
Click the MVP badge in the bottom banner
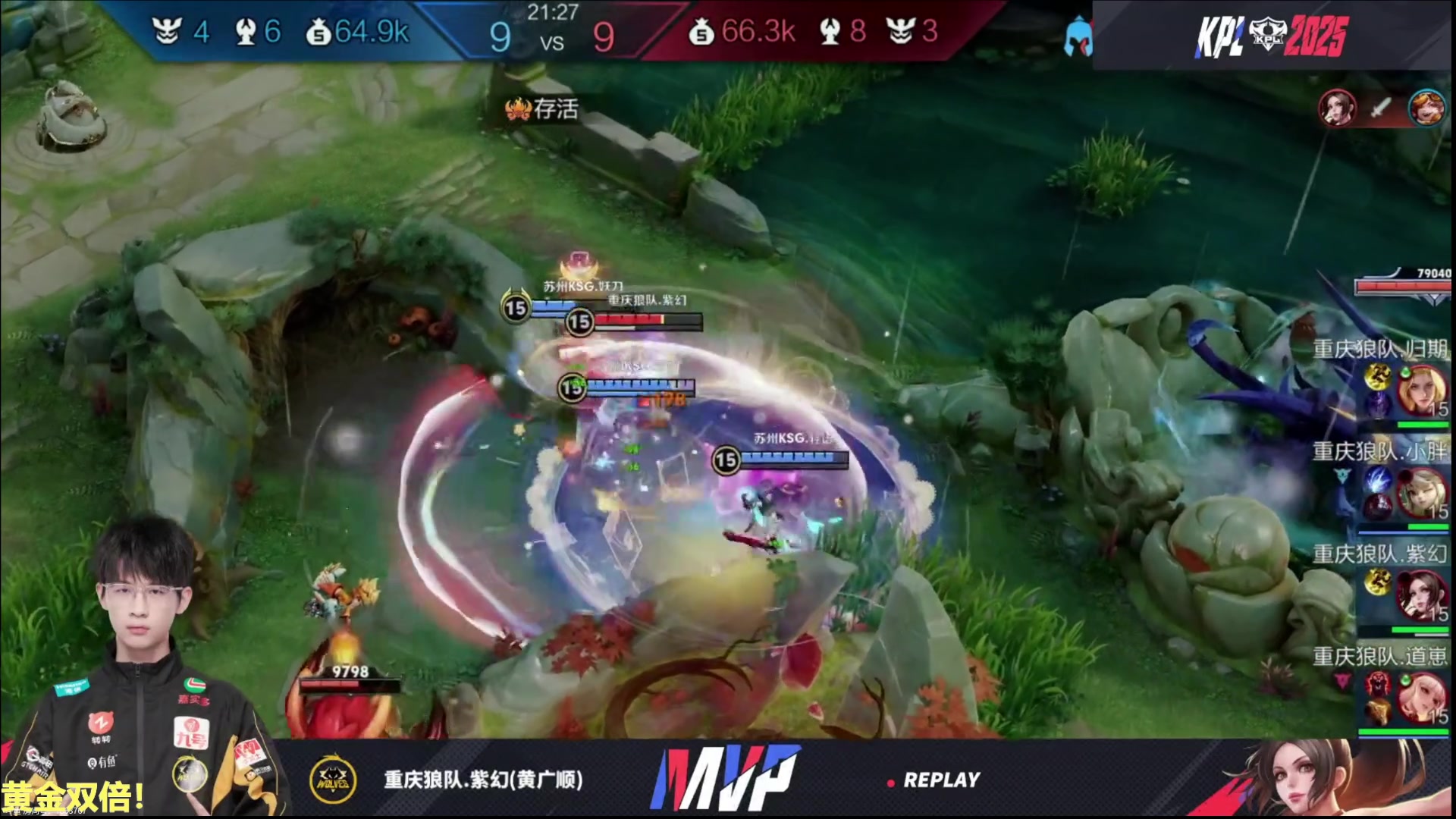point(725,779)
